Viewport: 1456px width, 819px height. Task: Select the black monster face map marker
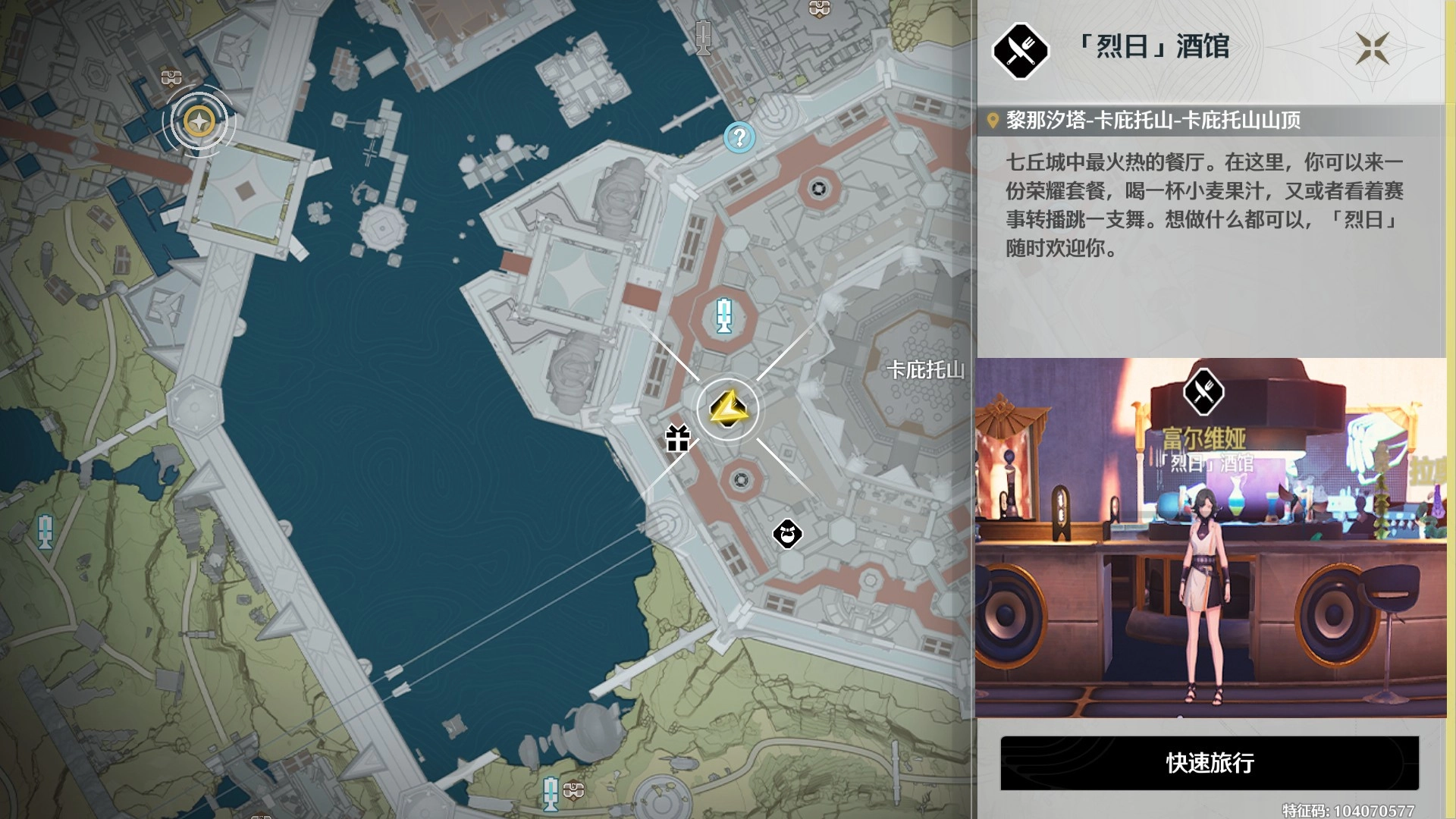pyautogui.click(x=787, y=534)
